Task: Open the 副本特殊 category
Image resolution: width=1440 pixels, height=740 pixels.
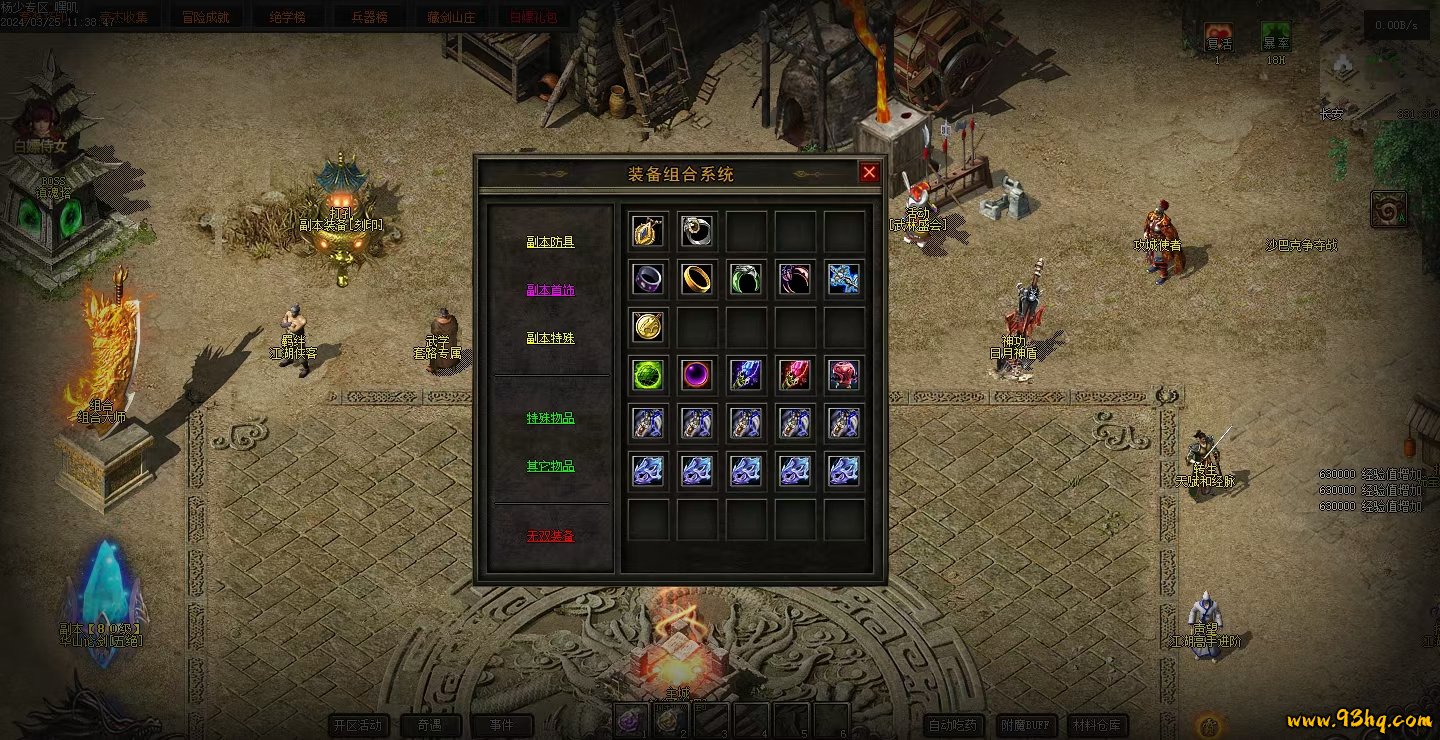Action: pos(551,338)
